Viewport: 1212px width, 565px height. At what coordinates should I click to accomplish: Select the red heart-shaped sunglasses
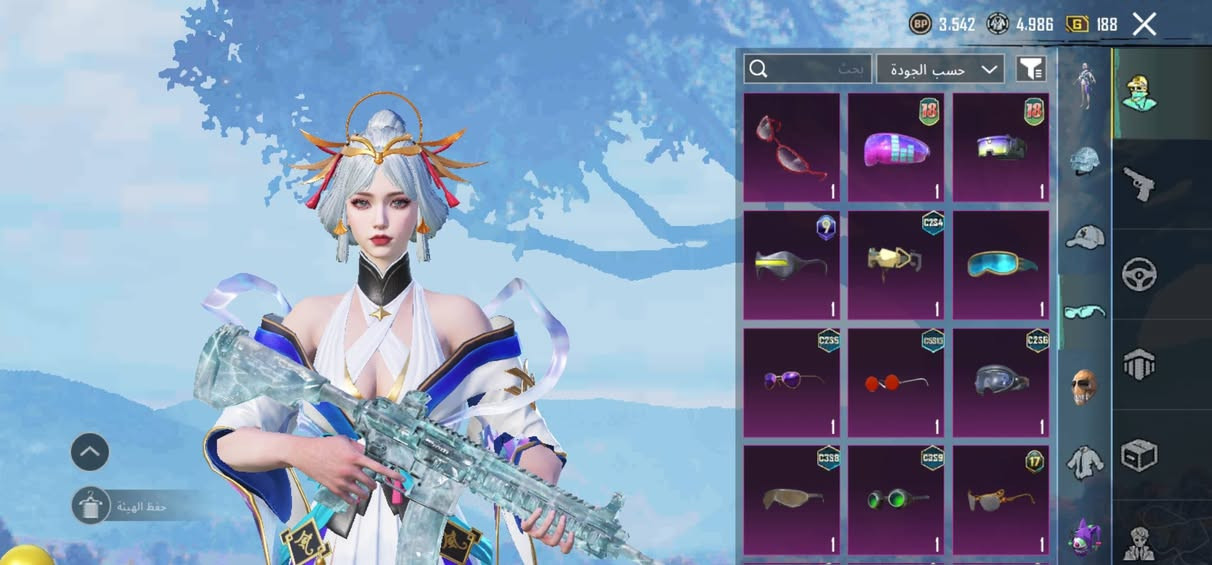(792, 148)
